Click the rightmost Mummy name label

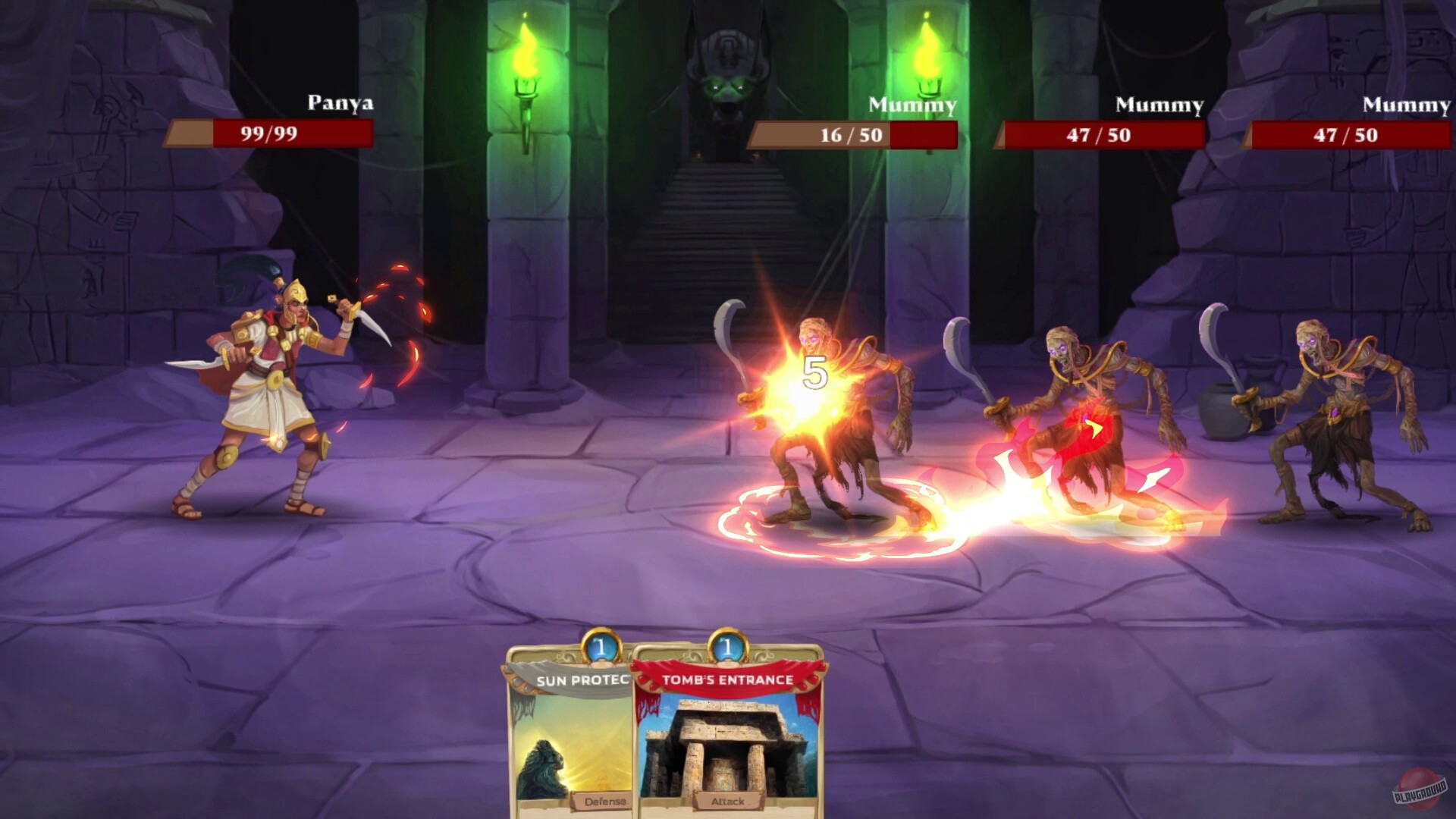click(1405, 103)
